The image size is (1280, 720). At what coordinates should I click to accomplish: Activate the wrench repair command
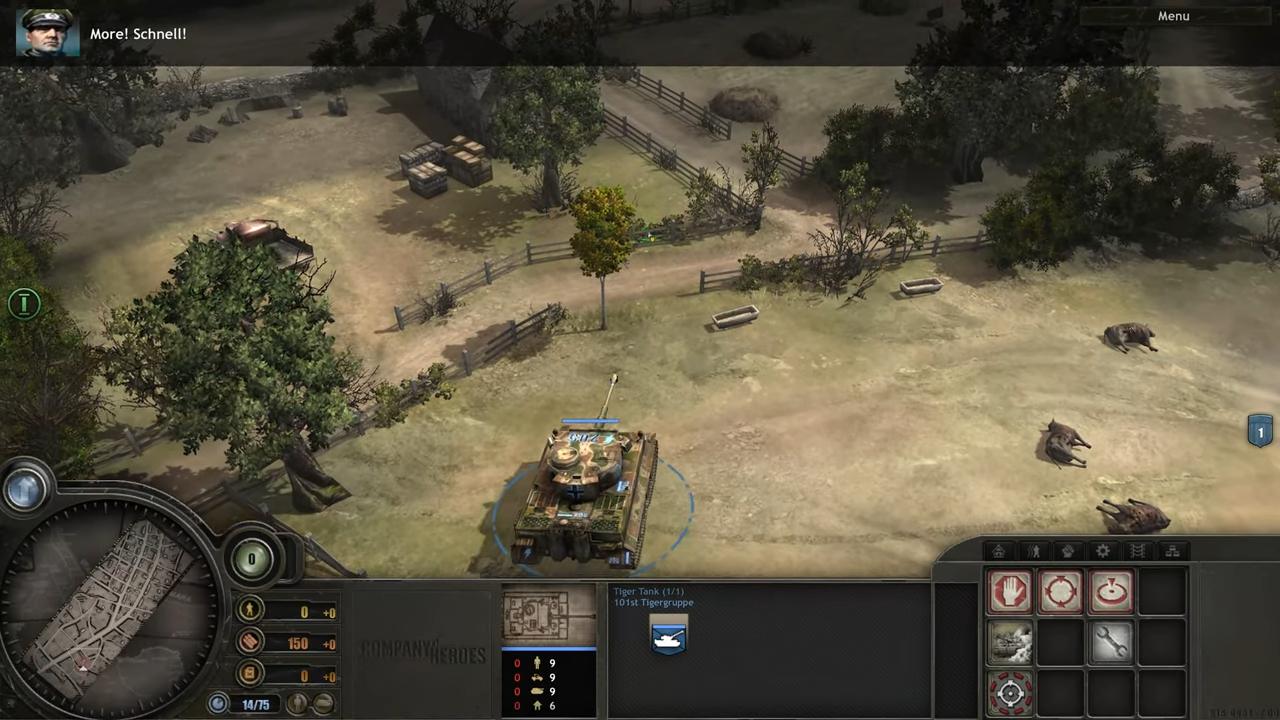click(x=1111, y=642)
